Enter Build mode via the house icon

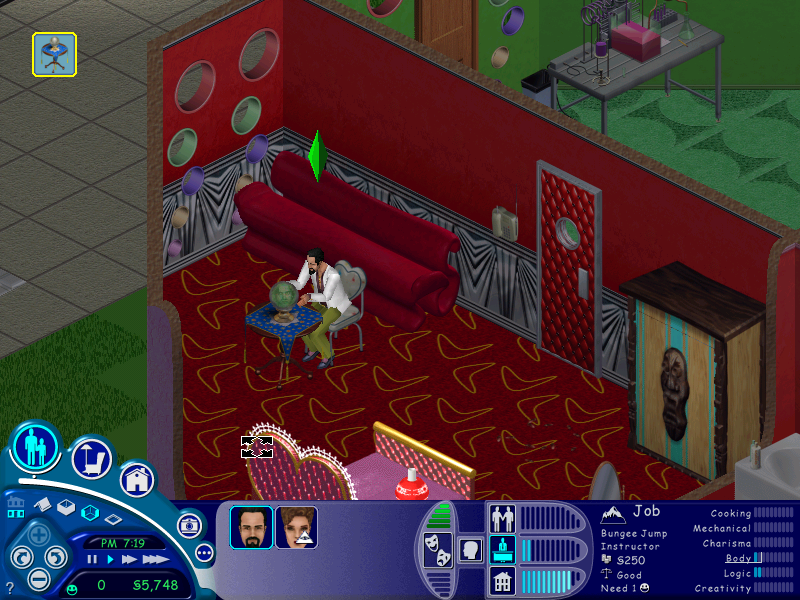tap(137, 479)
